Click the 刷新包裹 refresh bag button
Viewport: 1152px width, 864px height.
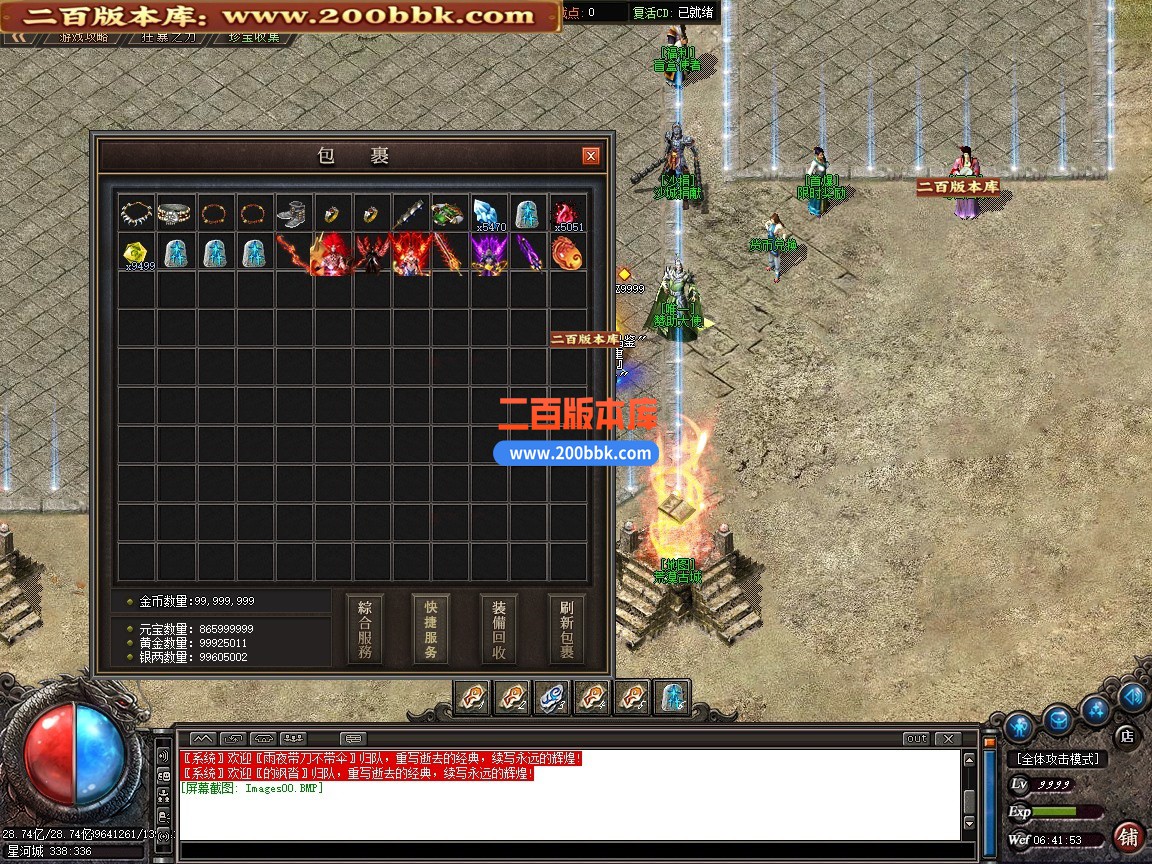pos(567,630)
